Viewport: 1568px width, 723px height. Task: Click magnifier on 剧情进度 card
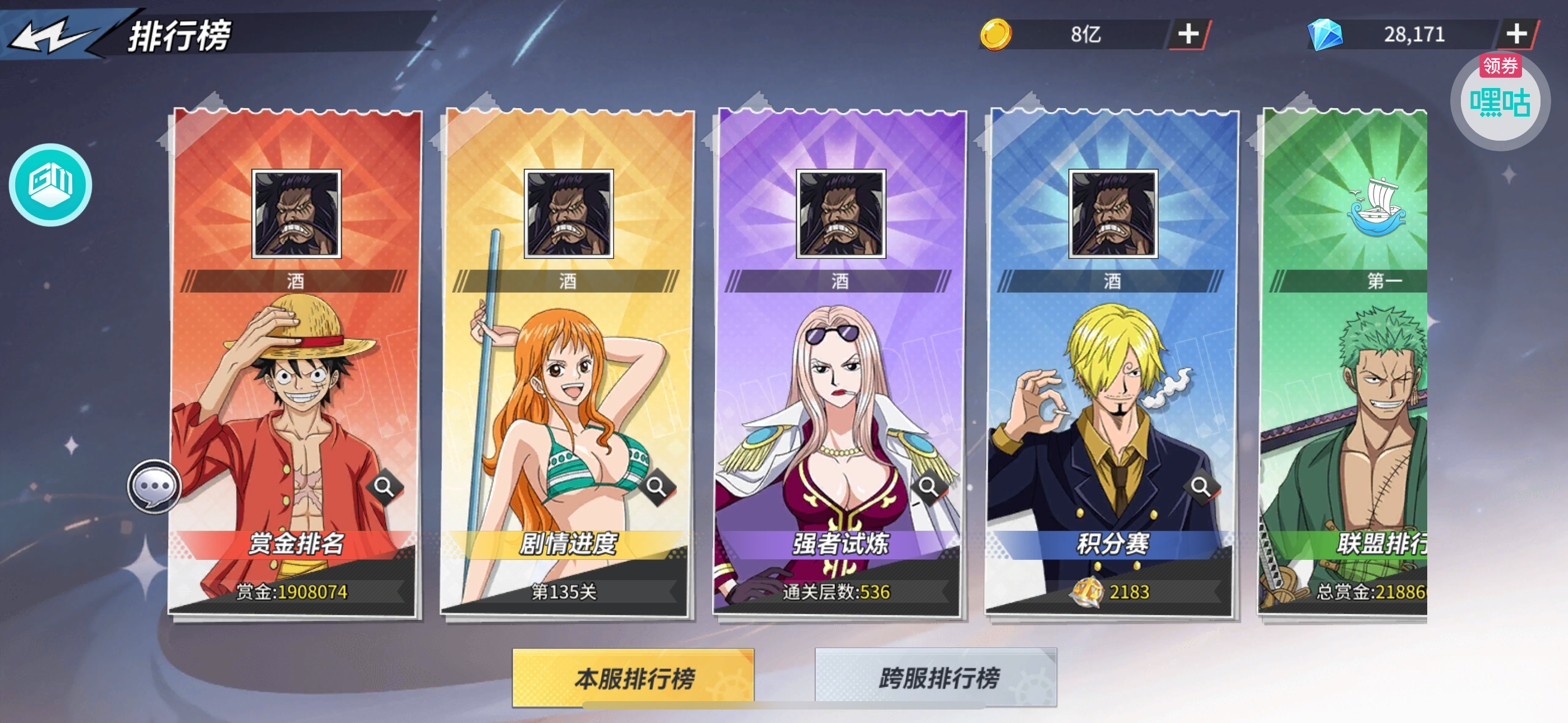[656, 486]
